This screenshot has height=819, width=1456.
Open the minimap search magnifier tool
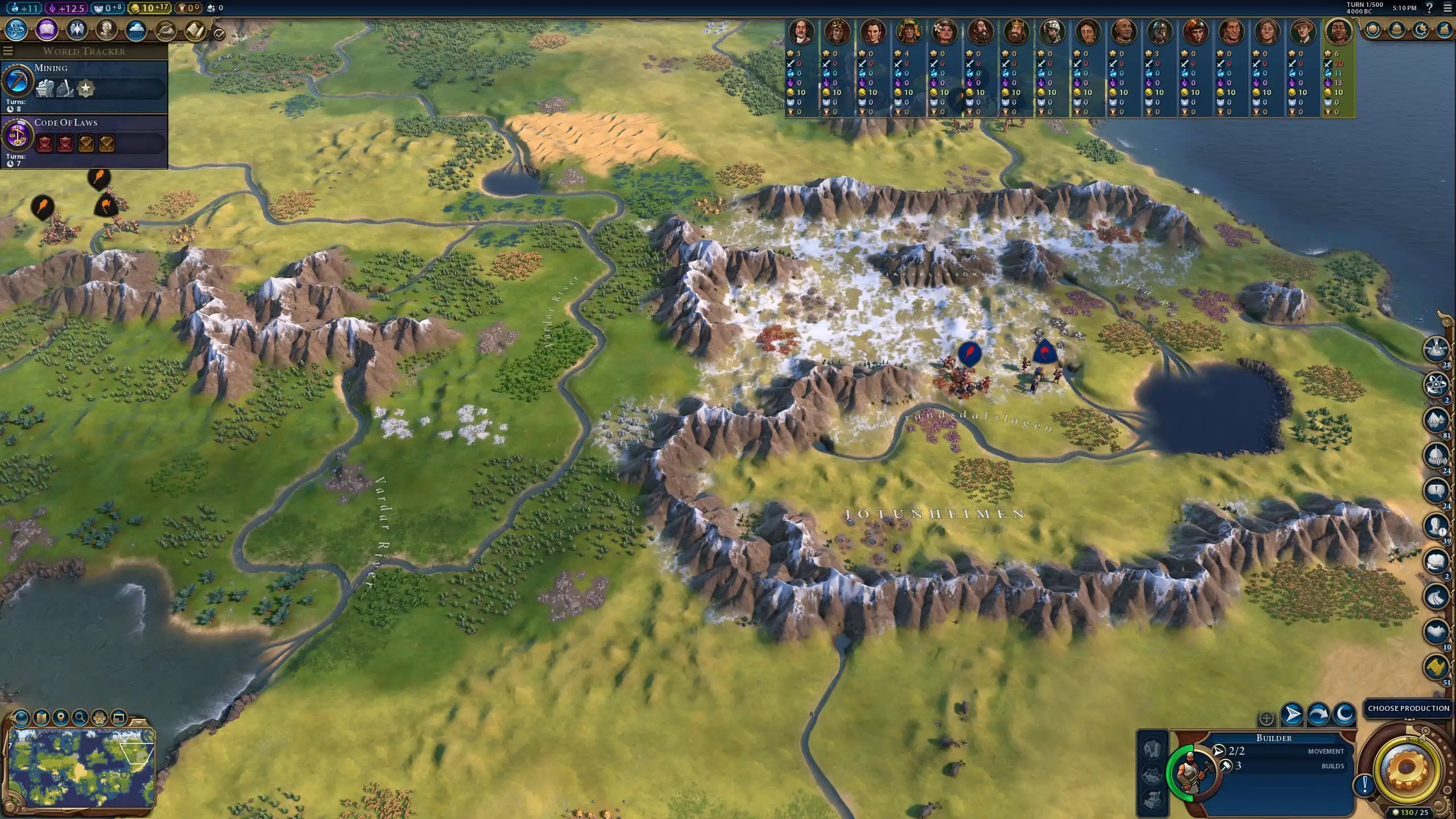(x=80, y=718)
